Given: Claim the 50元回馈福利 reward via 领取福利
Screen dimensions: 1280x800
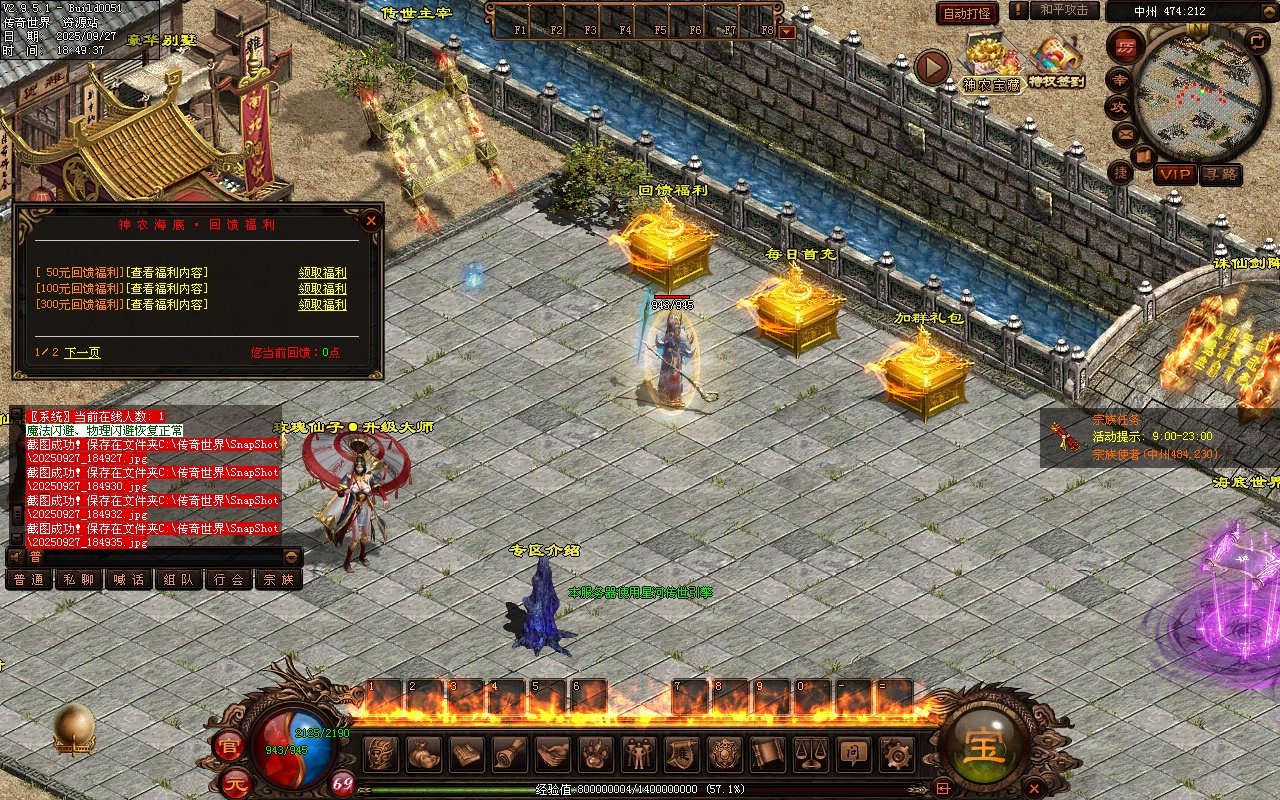Looking at the screenshot, I should [x=322, y=273].
